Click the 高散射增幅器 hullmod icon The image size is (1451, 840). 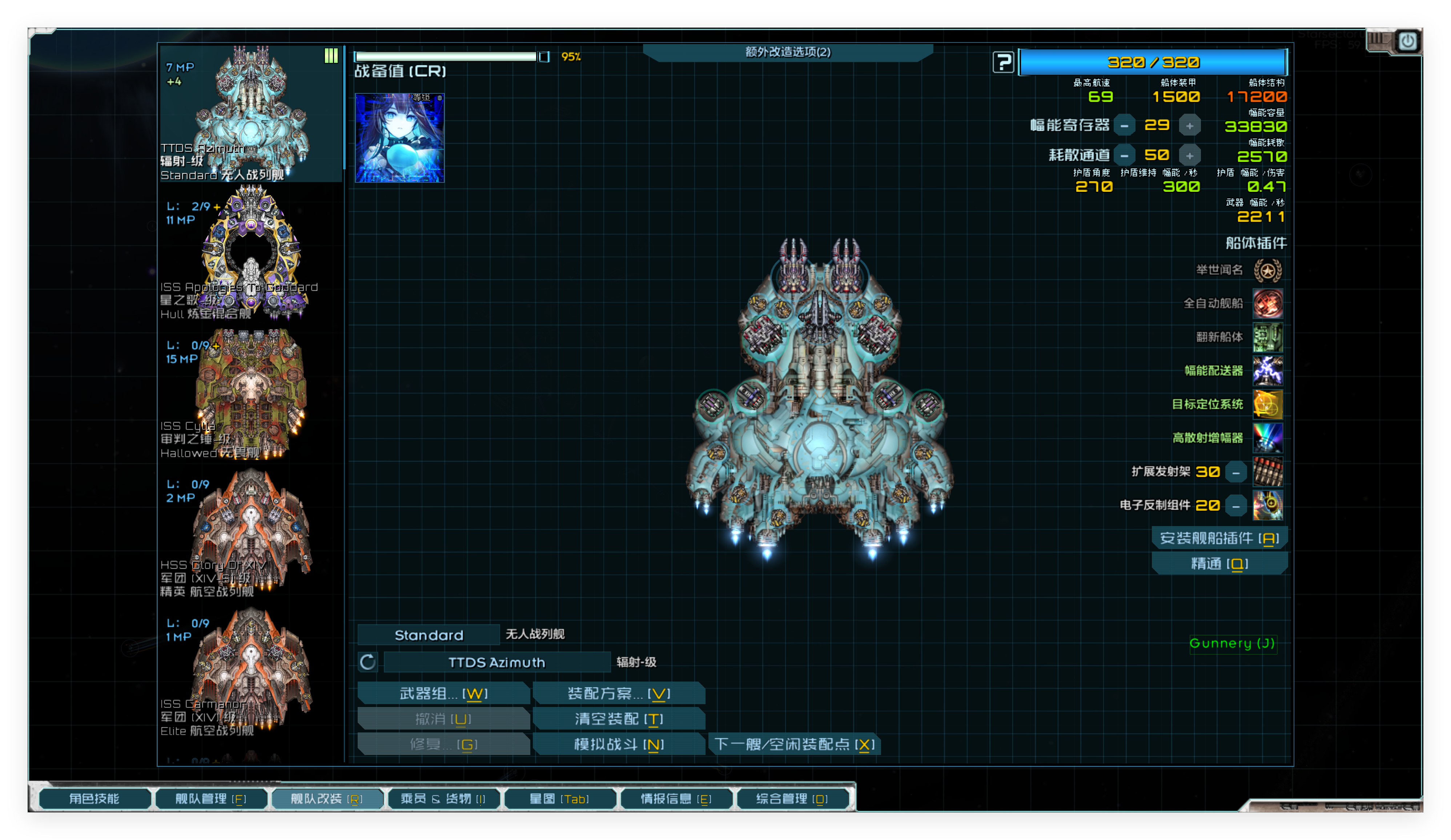coord(1269,437)
